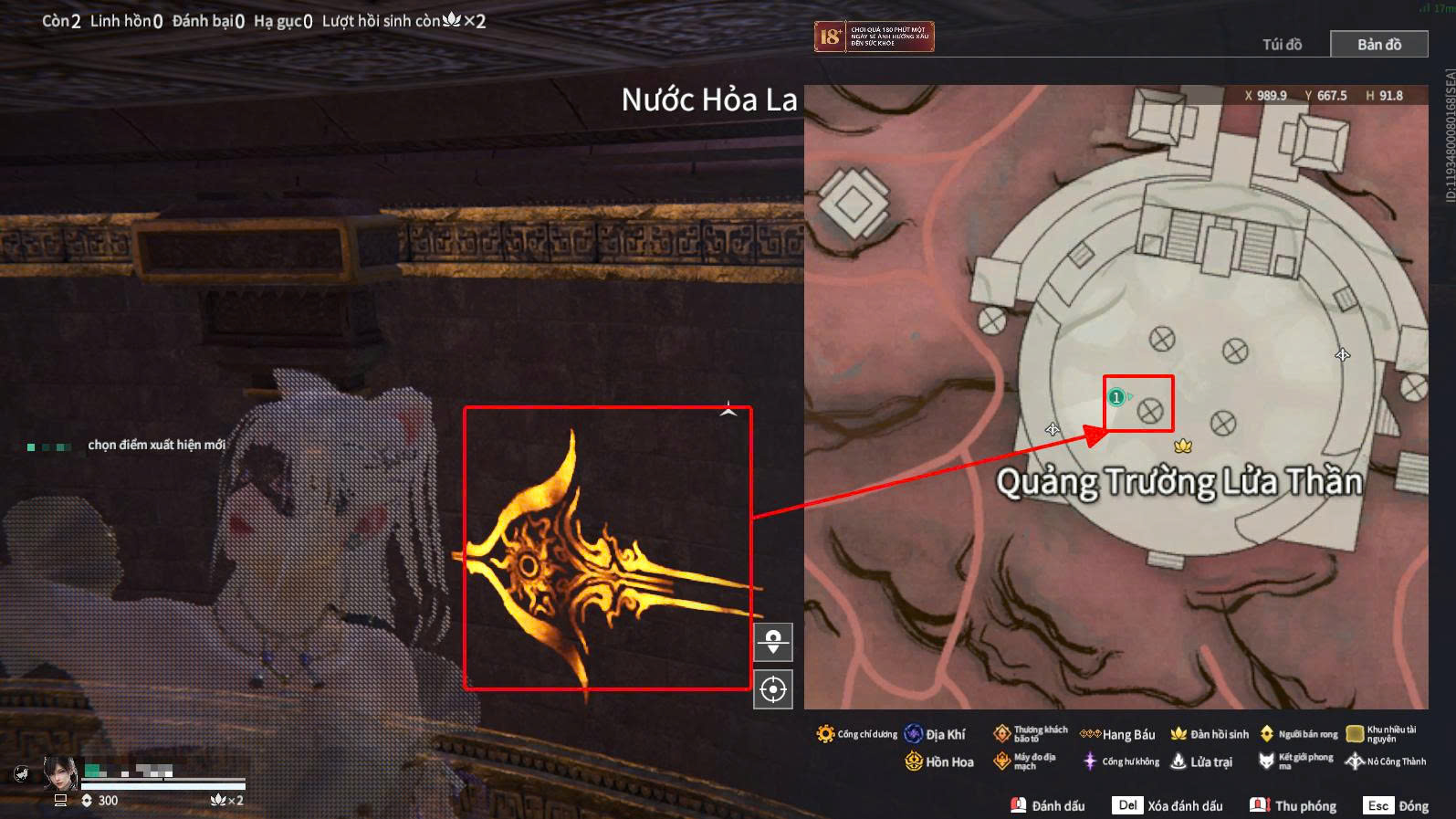Toggle the Địa Khí legend entry
Image resolution: width=1456 pixels, height=819 pixels.
point(935,734)
